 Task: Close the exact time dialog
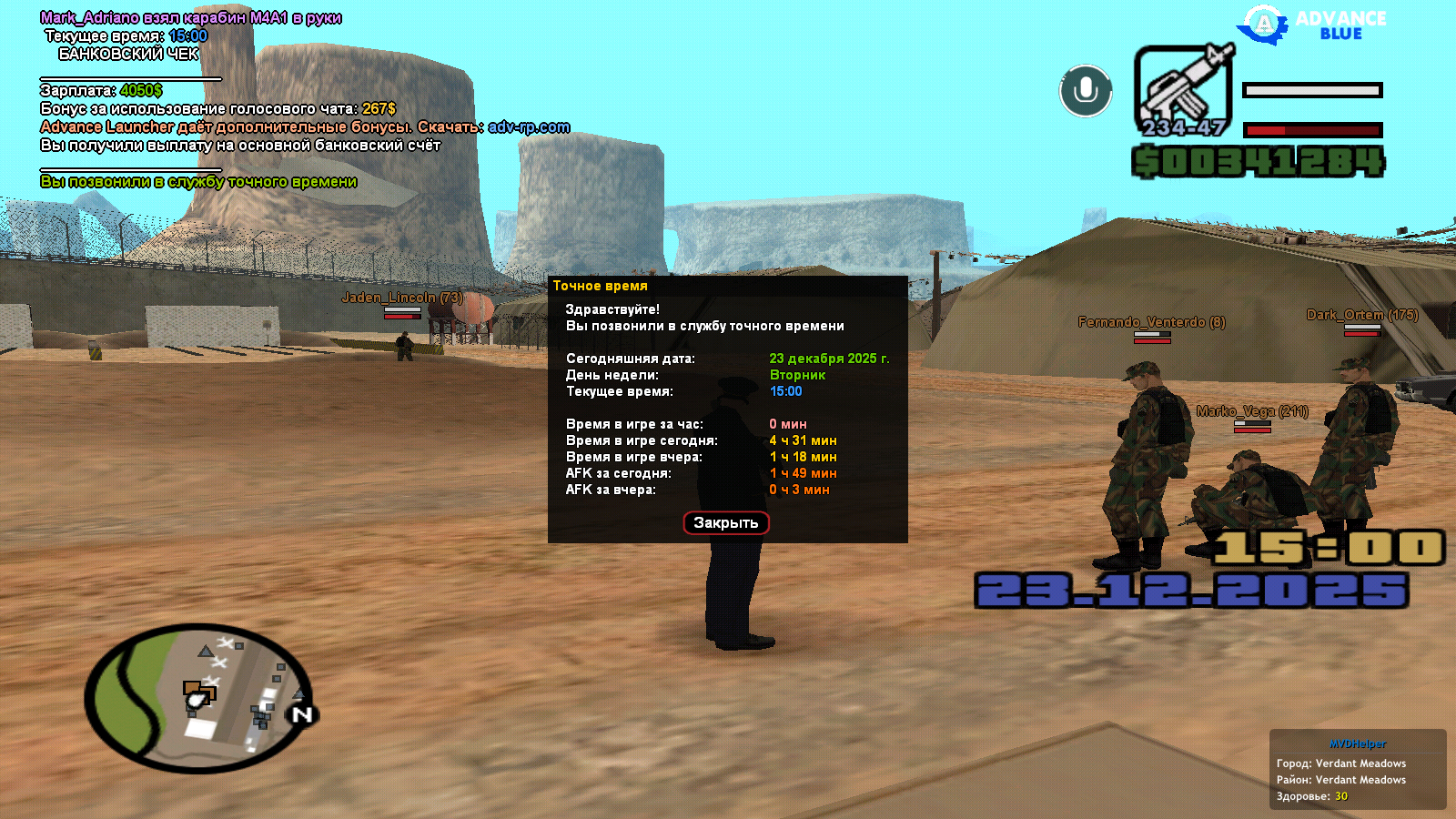726,523
